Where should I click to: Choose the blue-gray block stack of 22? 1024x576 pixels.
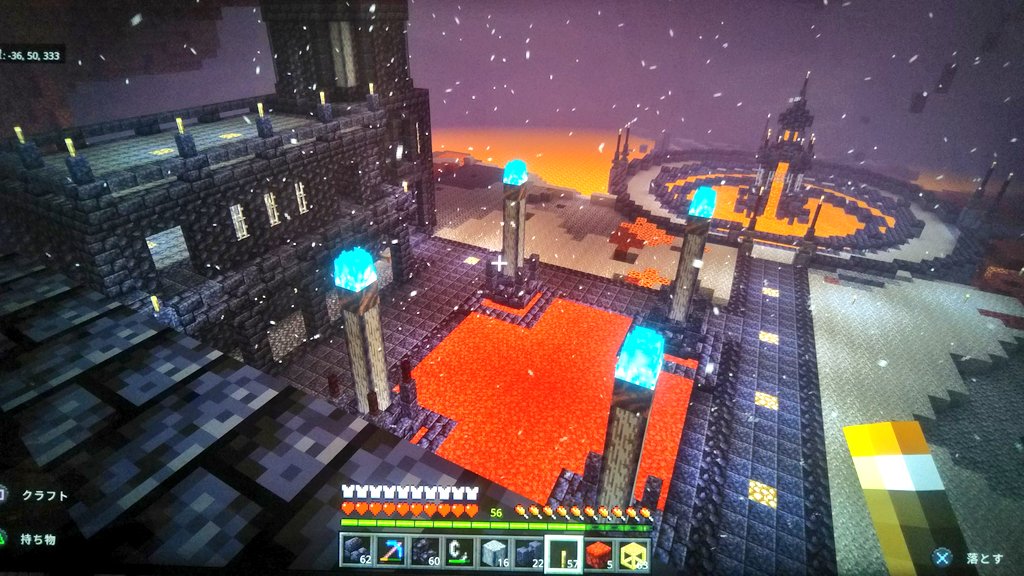point(529,551)
